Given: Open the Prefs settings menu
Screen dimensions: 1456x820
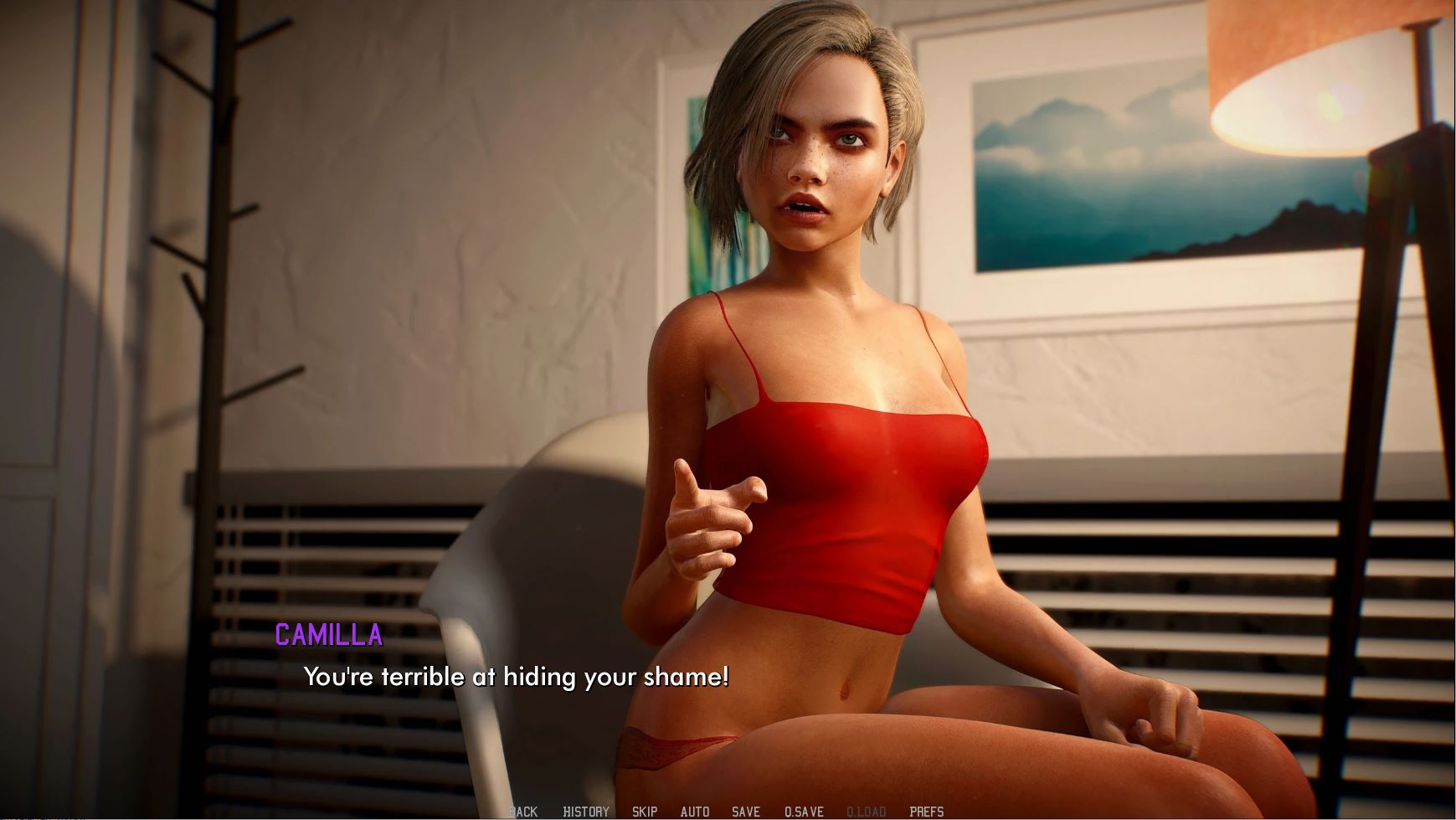Looking at the screenshot, I should coord(927,811).
